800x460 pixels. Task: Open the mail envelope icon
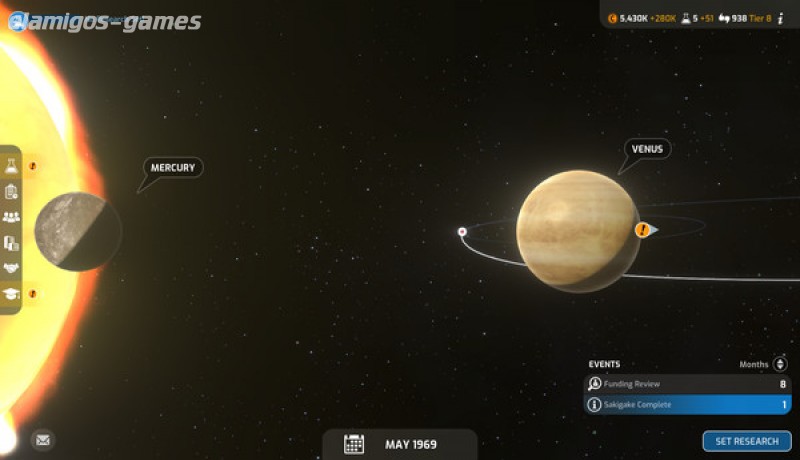click(42, 439)
